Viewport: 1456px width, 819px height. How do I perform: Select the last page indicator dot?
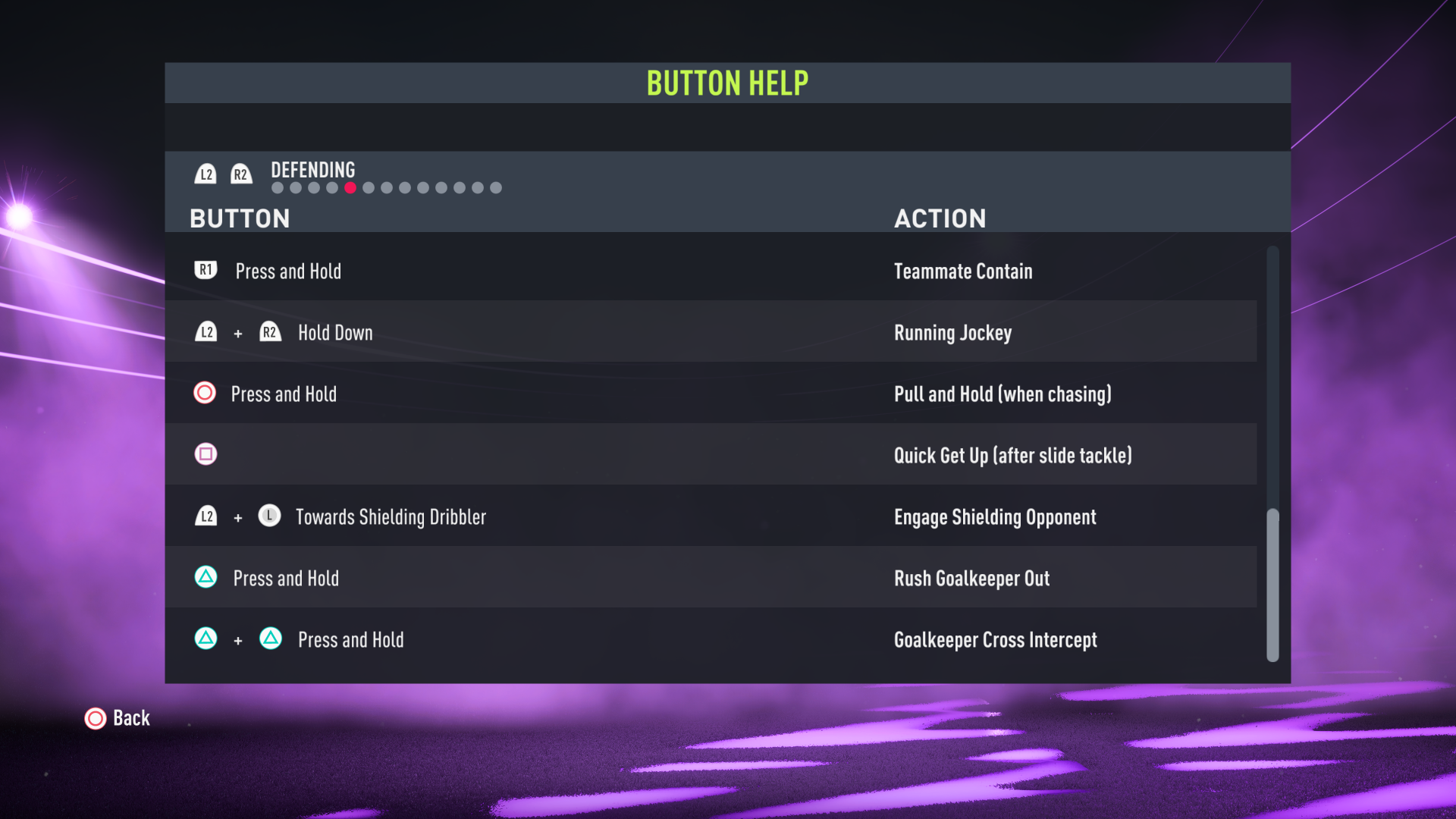[x=497, y=187]
